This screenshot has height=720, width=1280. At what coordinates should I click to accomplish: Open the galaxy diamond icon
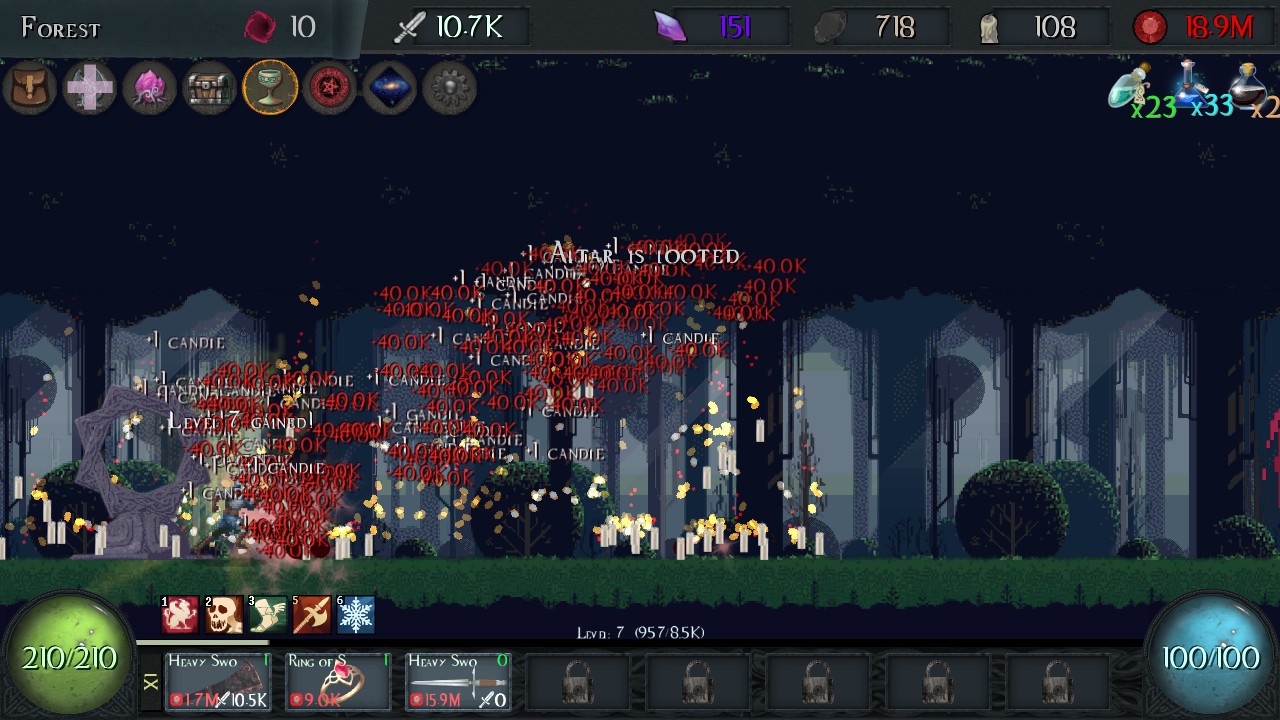pos(389,88)
